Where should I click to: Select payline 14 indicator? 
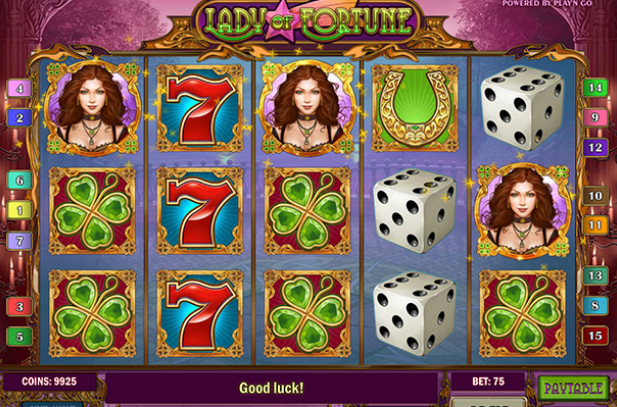595,89
